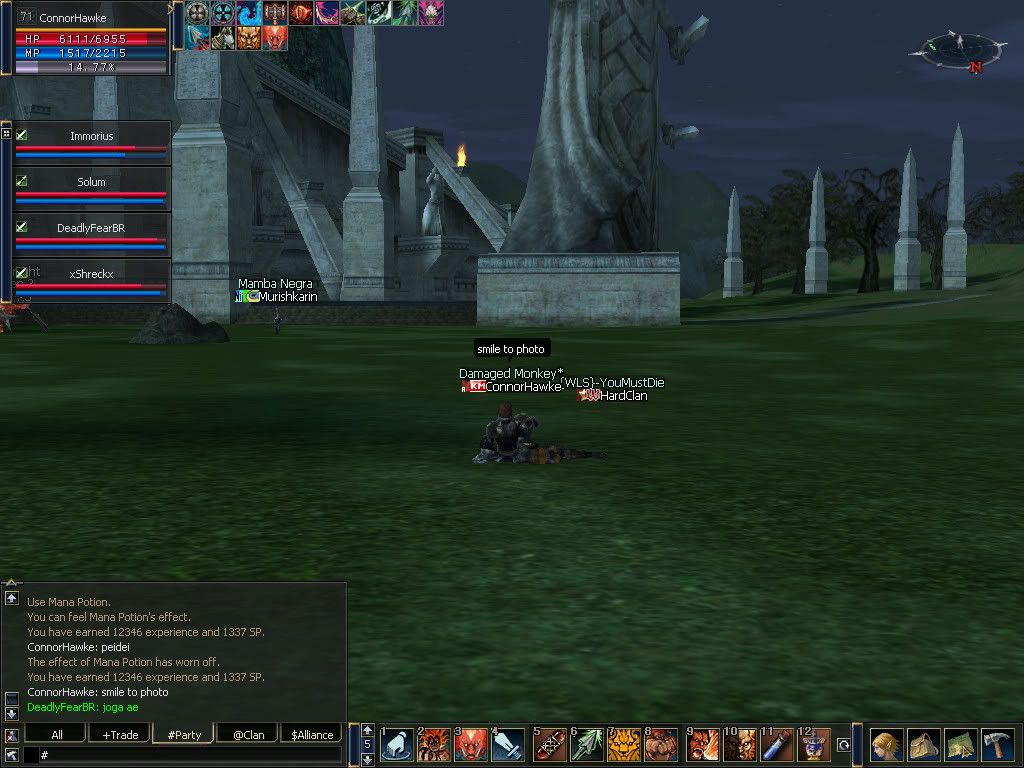Open the folded map icon
Viewport: 1024px width, 768px height.
(x=960, y=746)
